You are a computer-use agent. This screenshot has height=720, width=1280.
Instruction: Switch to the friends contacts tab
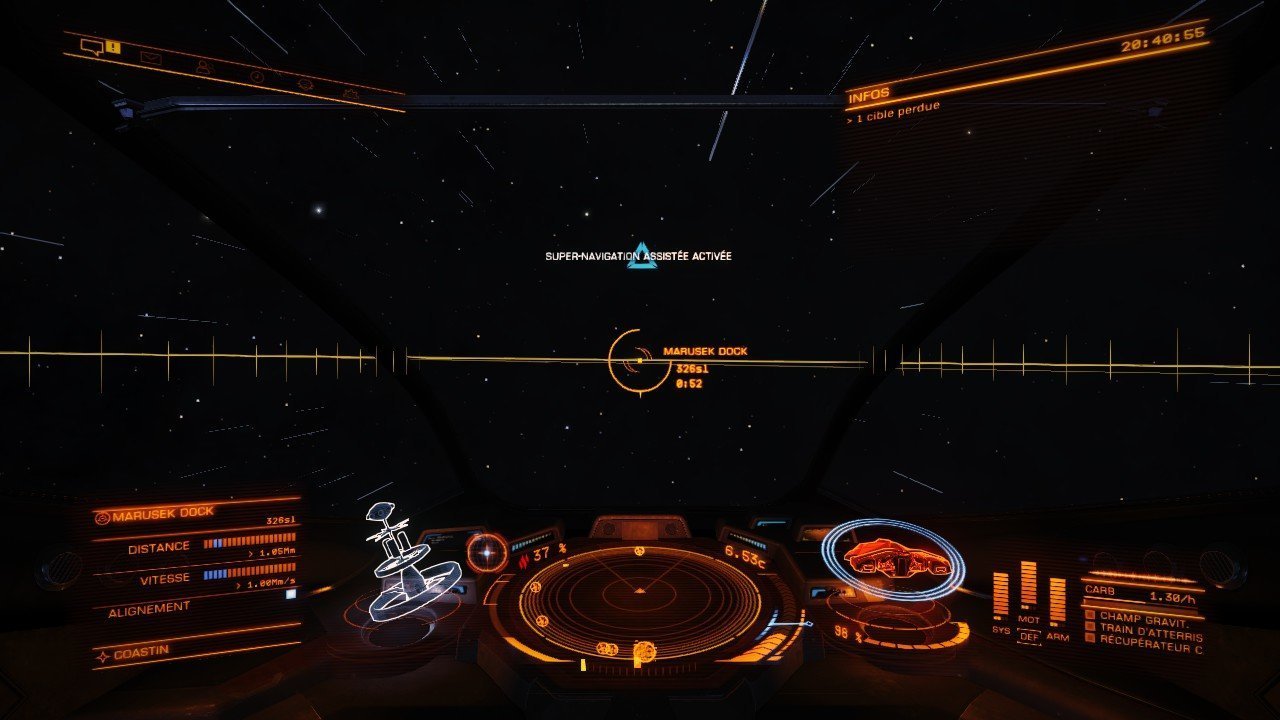click(204, 67)
